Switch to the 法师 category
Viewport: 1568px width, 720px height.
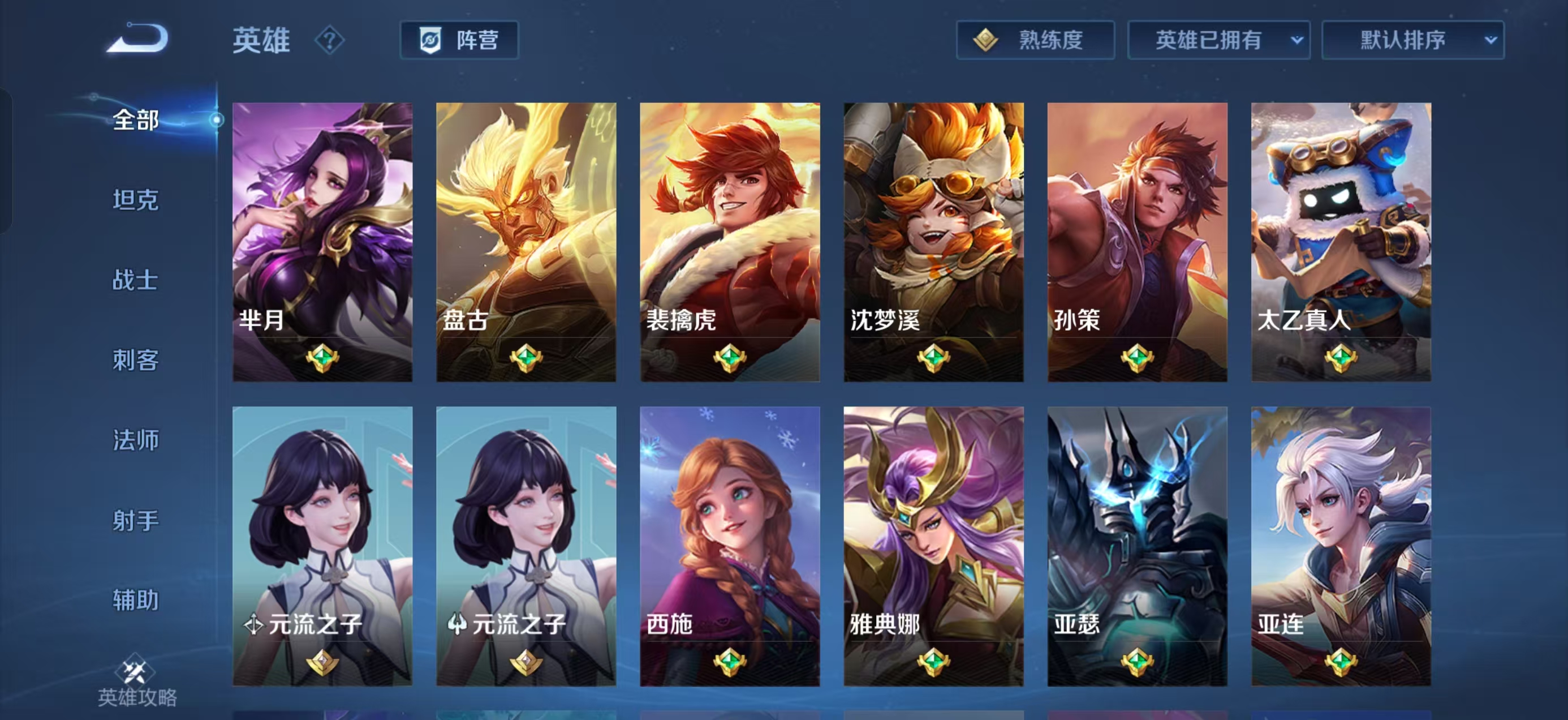click(x=135, y=440)
